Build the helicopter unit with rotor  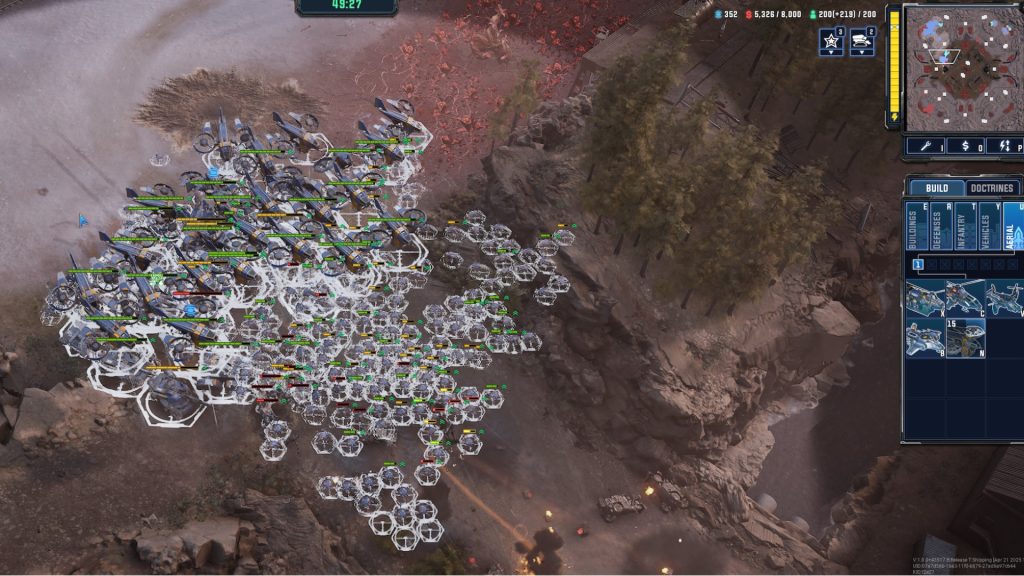965,297
